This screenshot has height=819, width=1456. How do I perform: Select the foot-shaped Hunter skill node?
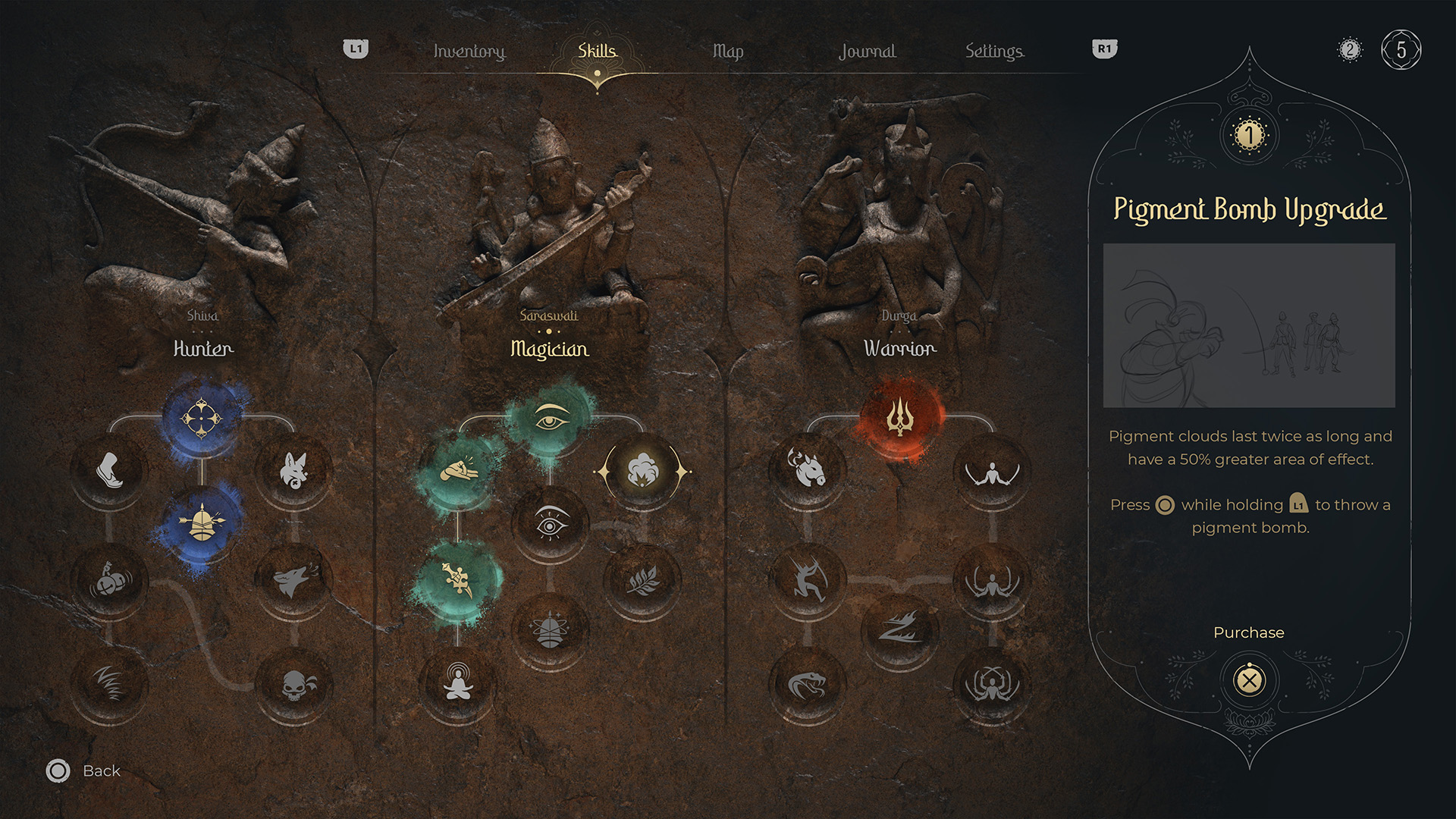pyautogui.click(x=110, y=470)
